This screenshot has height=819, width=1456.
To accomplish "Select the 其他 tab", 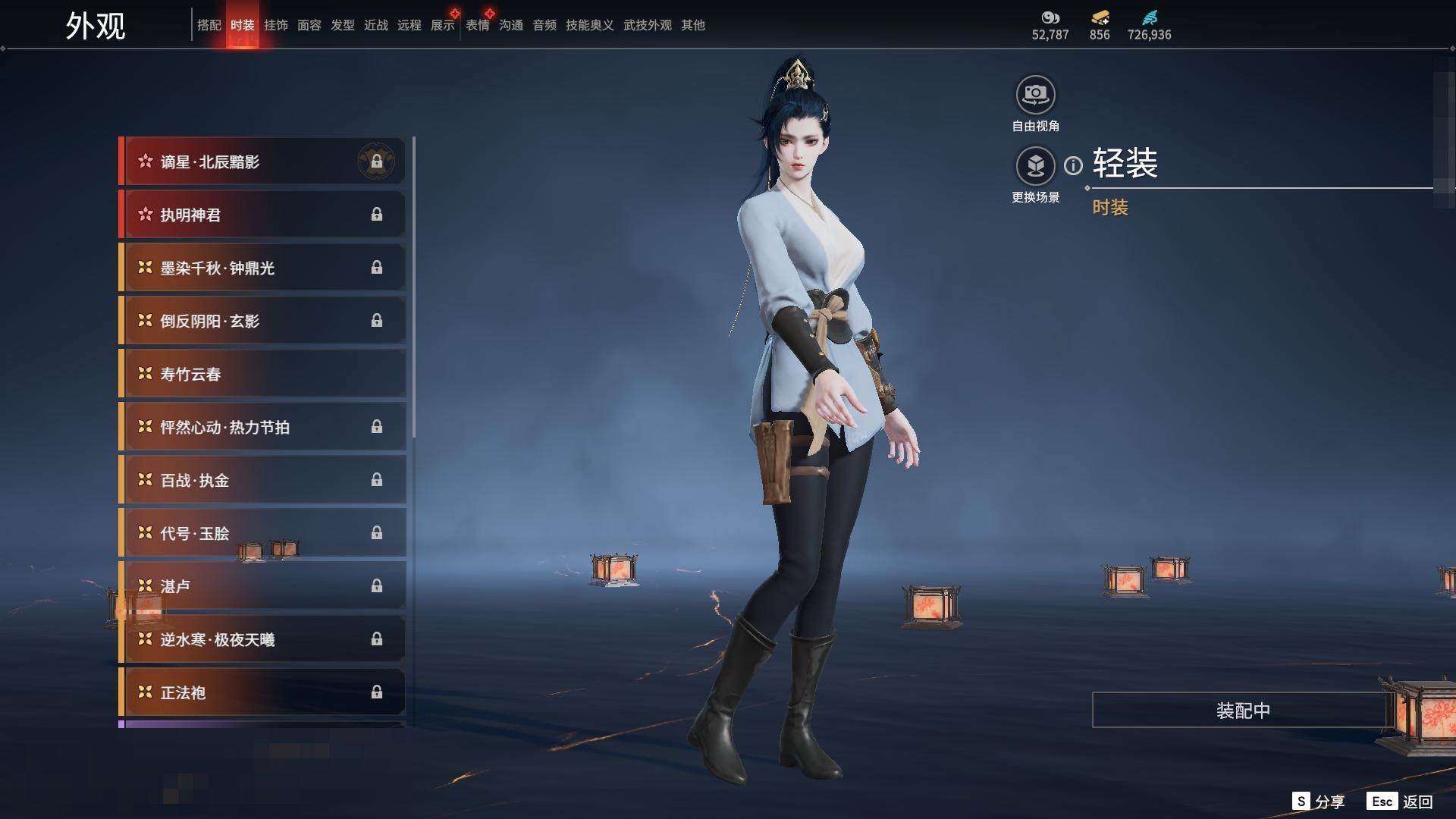I will point(693,25).
